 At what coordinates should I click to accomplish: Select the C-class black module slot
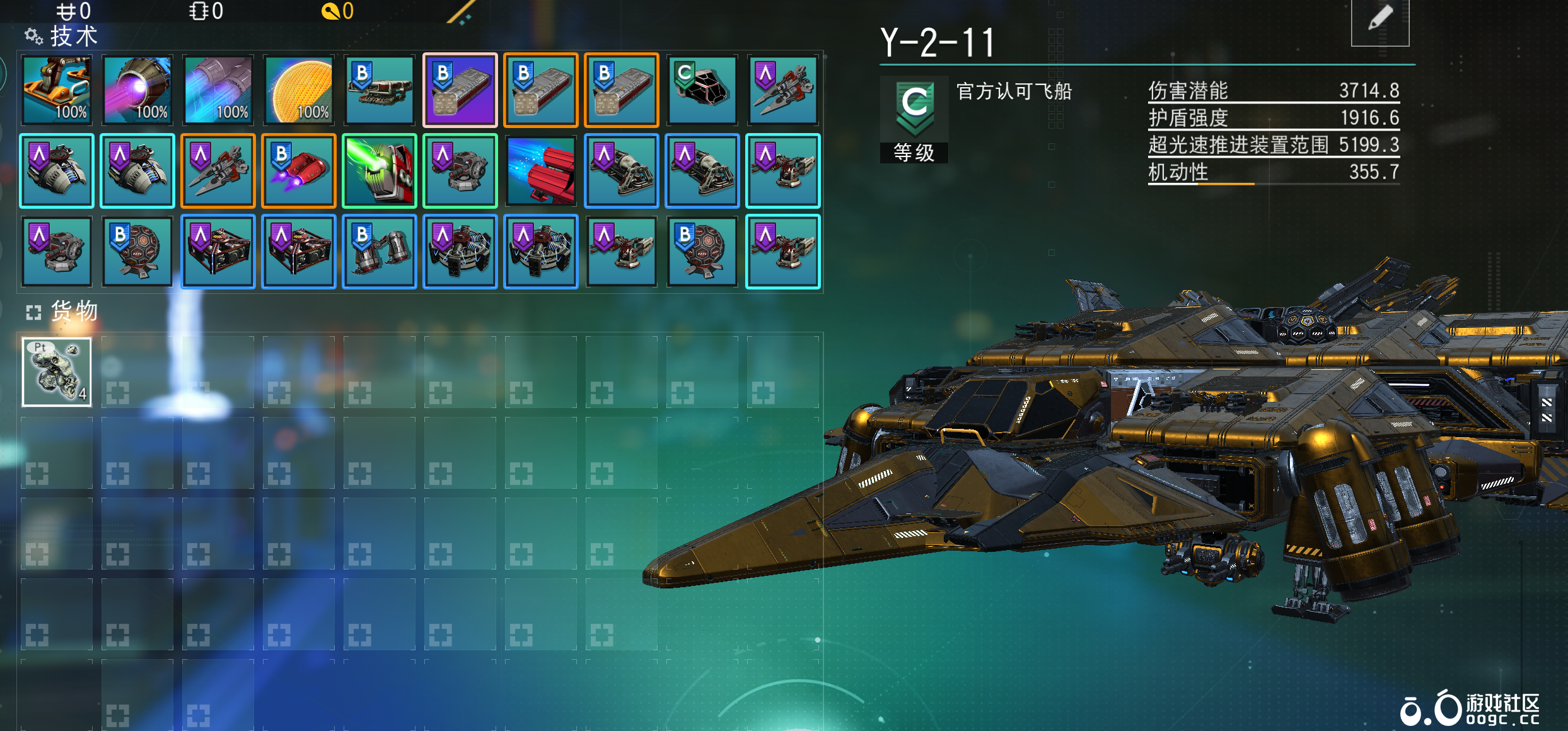(702, 90)
